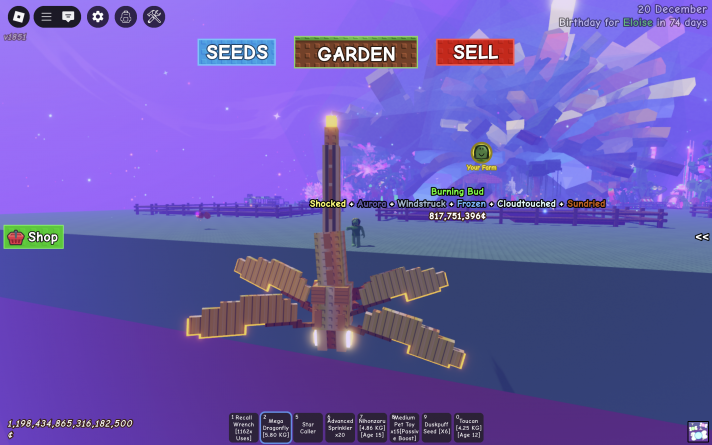Open game settings gear icon

point(97,16)
